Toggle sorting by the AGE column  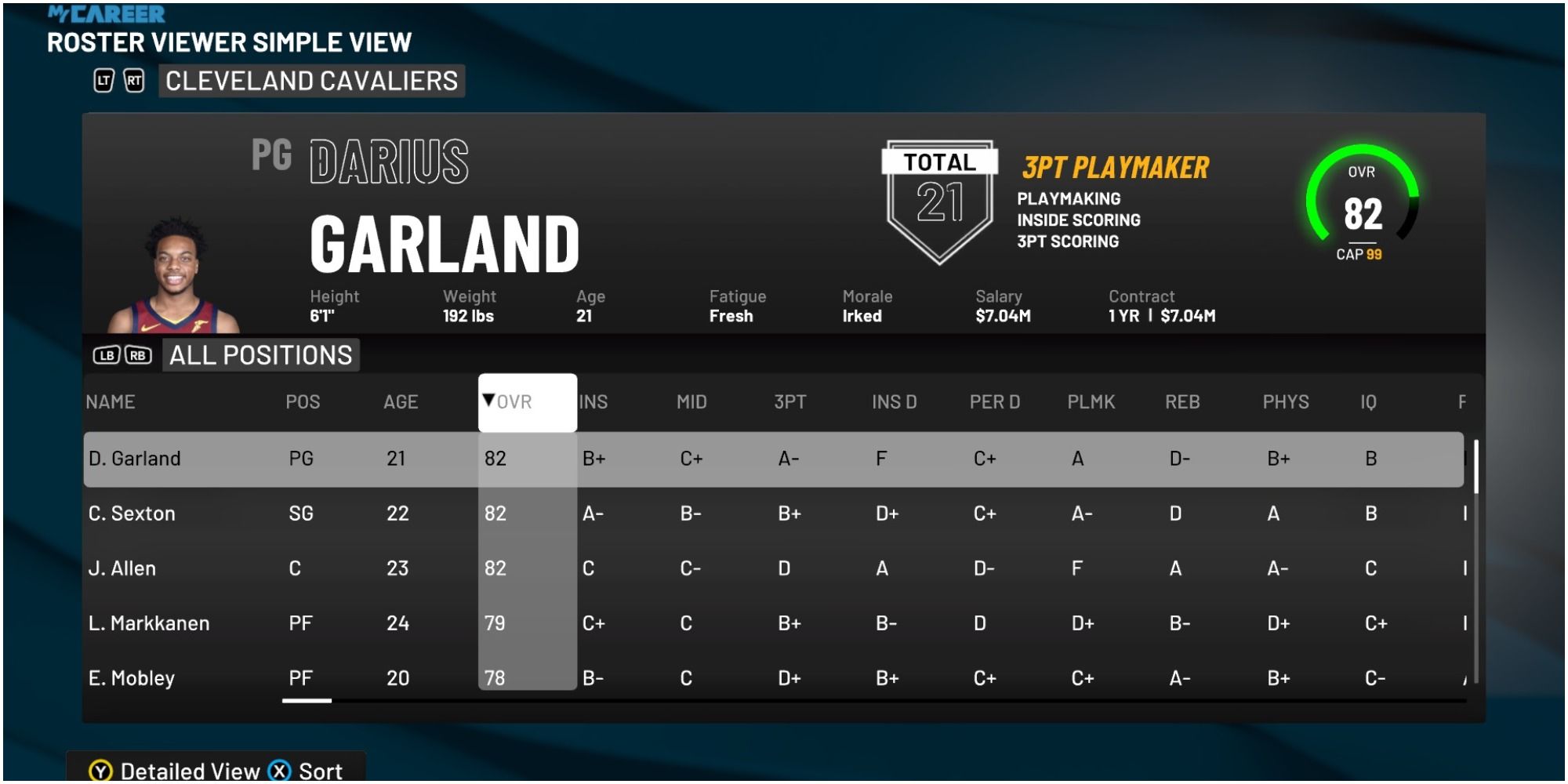click(401, 401)
